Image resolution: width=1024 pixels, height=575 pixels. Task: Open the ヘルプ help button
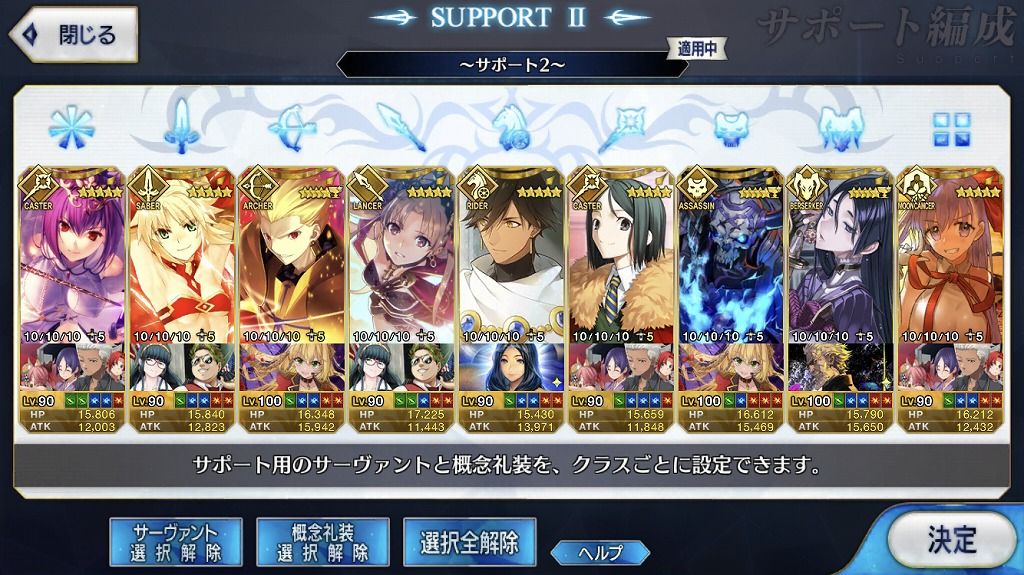click(x=599, y=552)
